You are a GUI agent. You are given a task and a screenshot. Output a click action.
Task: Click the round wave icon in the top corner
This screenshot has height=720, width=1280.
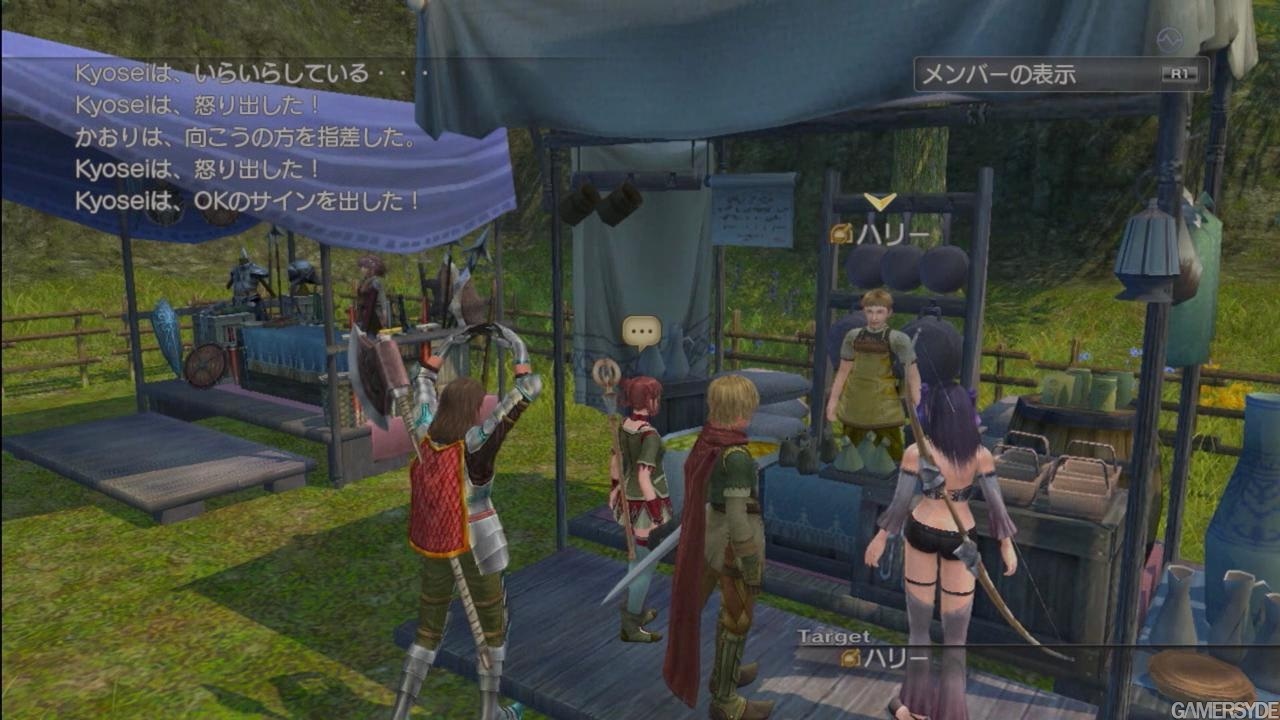coord(1169,39)
